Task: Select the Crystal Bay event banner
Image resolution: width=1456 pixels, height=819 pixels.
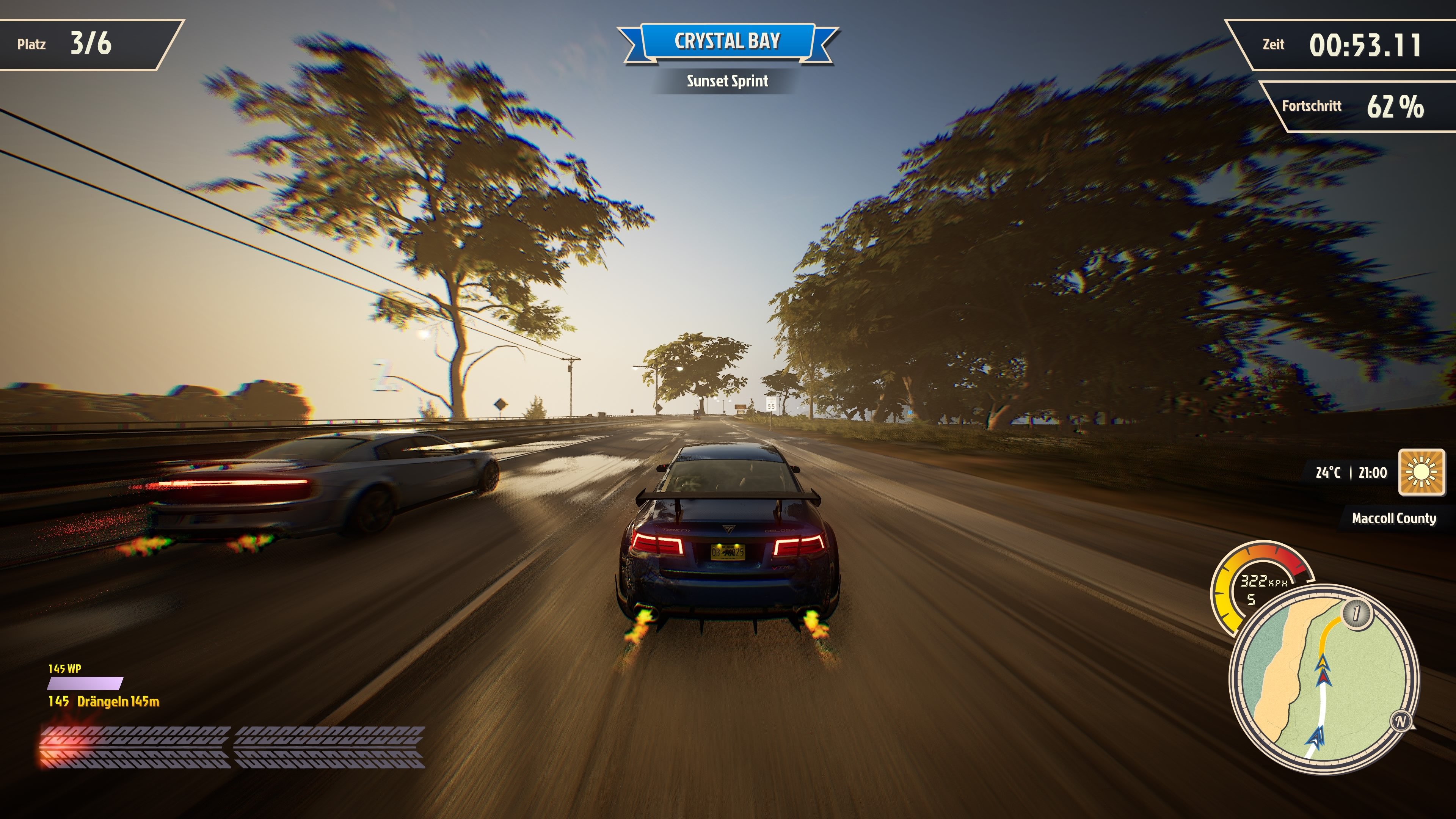Action: (x=728, y=41)
